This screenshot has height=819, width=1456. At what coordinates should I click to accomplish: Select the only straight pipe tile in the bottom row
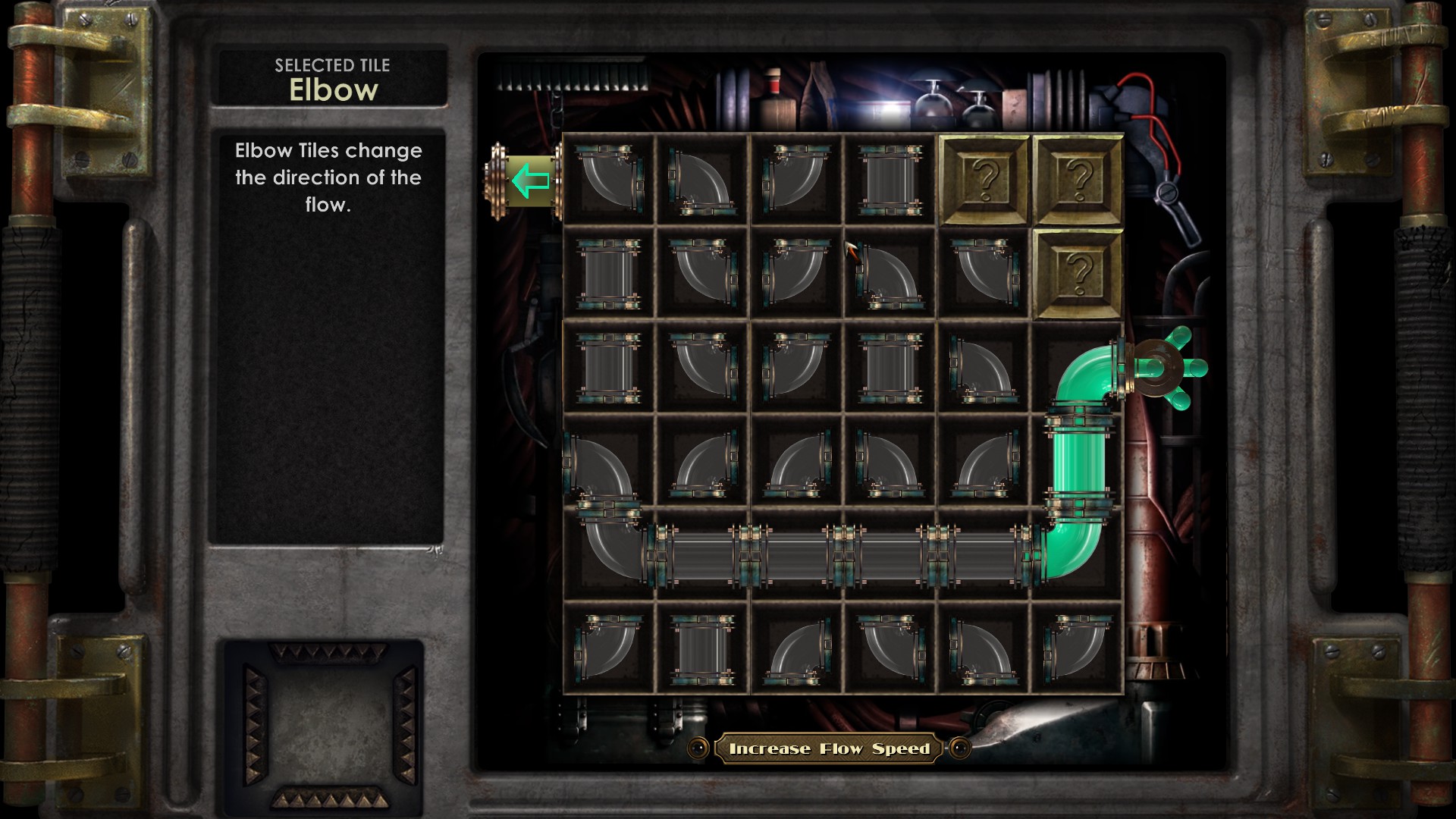pos(702,648)
